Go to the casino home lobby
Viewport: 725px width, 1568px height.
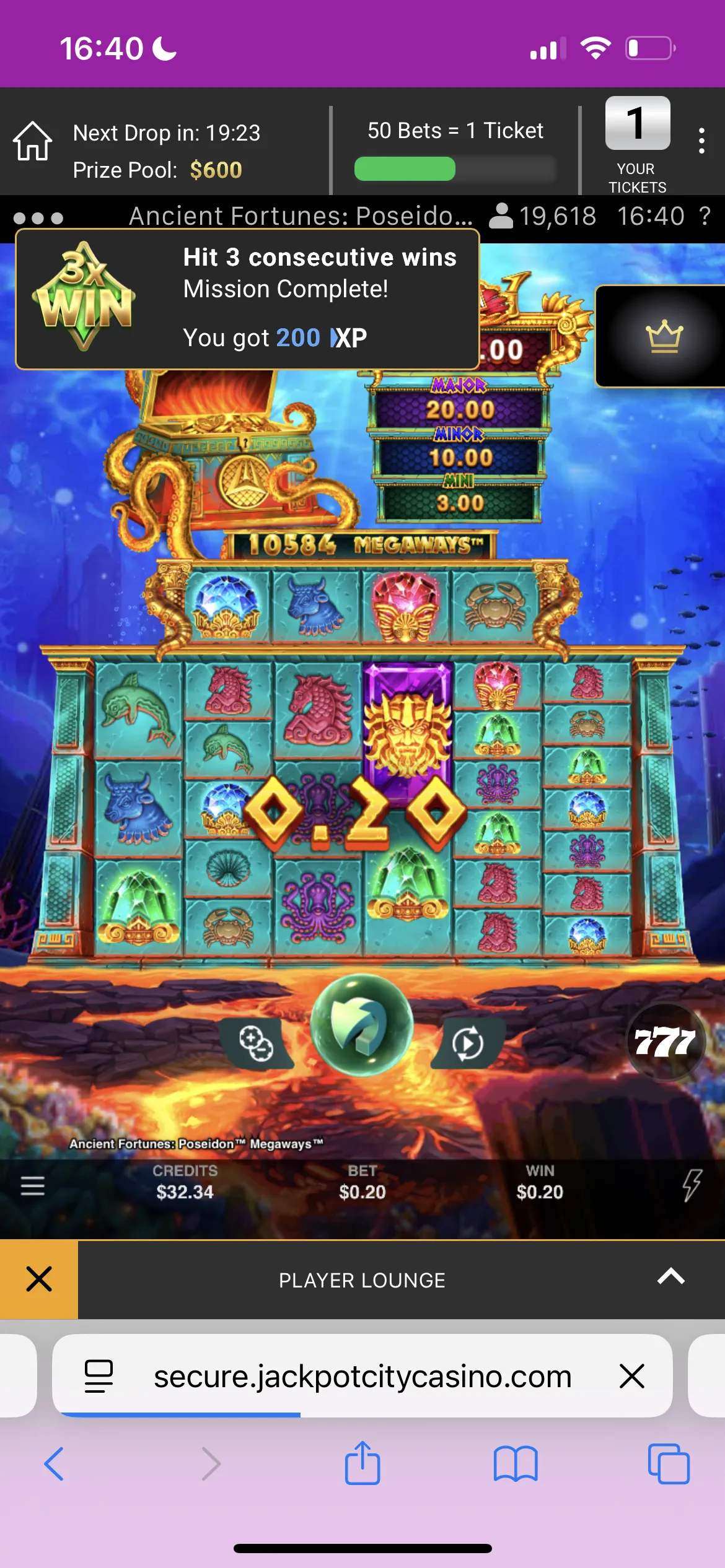[x=33, y=141]
